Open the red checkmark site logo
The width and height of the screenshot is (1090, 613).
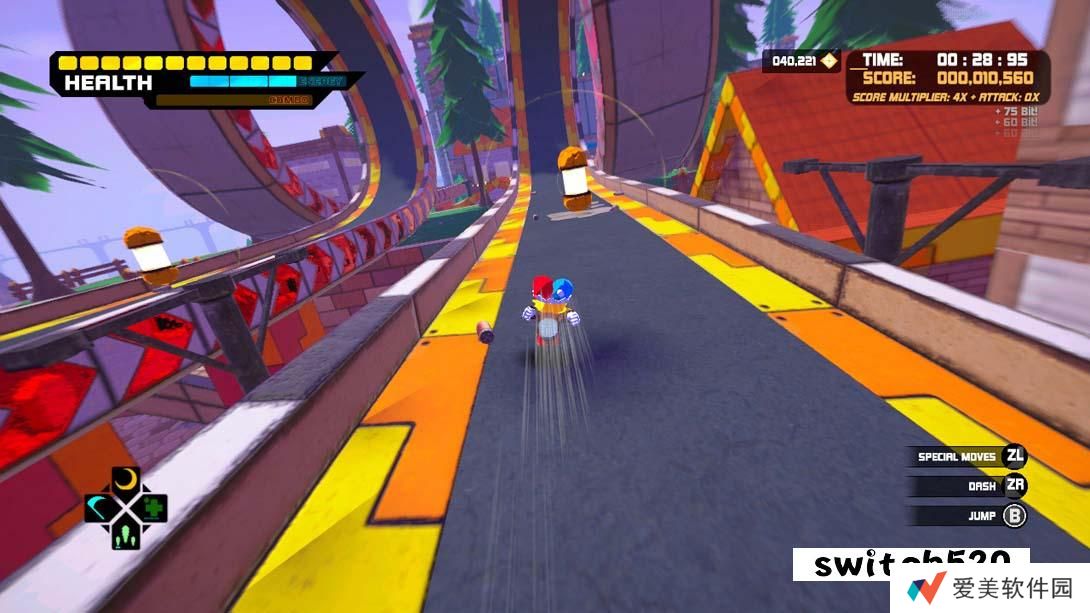point(926,588)
